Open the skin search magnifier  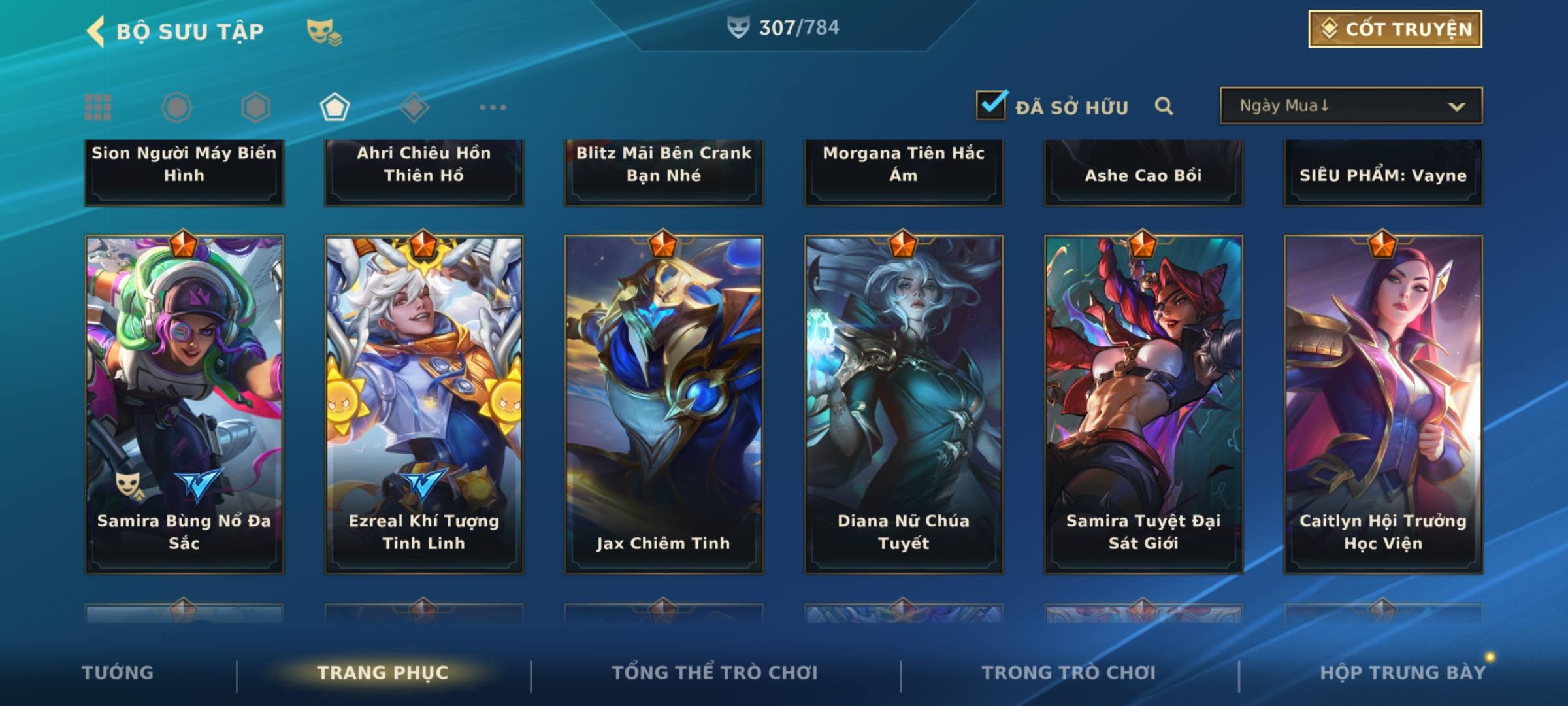coord(1164,106)
